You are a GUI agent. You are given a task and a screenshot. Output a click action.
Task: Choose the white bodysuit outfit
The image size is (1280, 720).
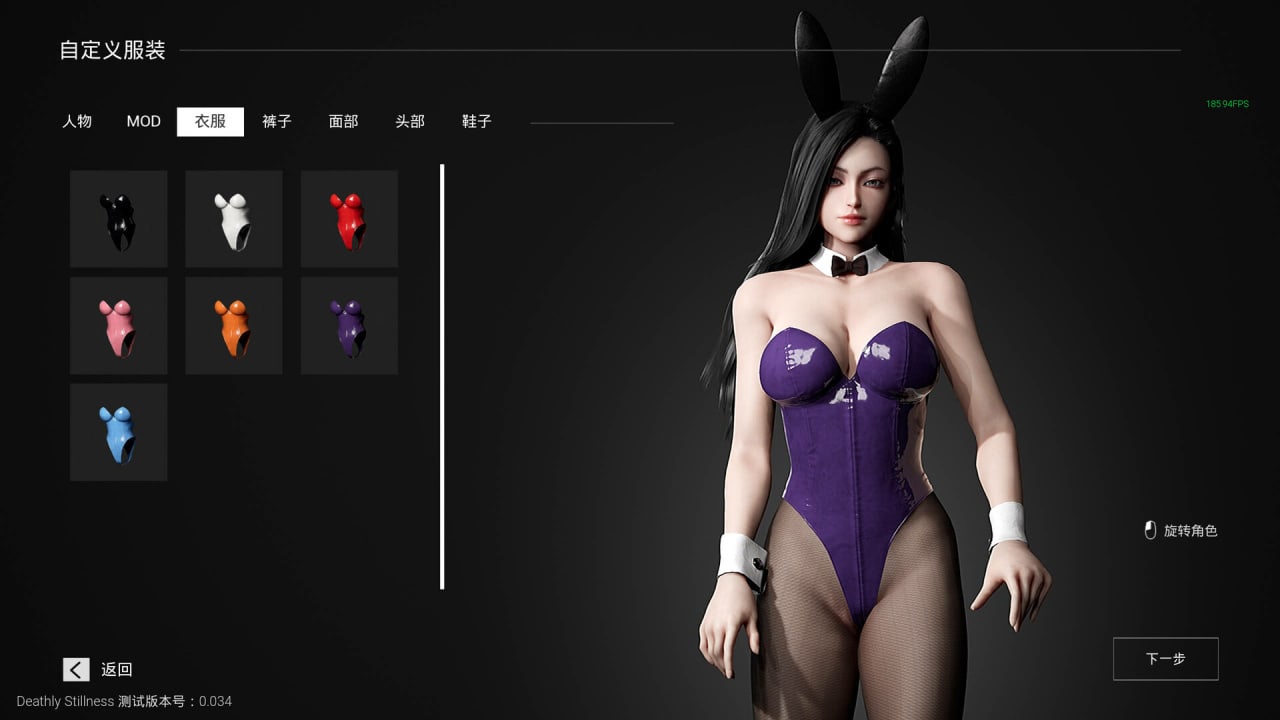coord(234,219)
